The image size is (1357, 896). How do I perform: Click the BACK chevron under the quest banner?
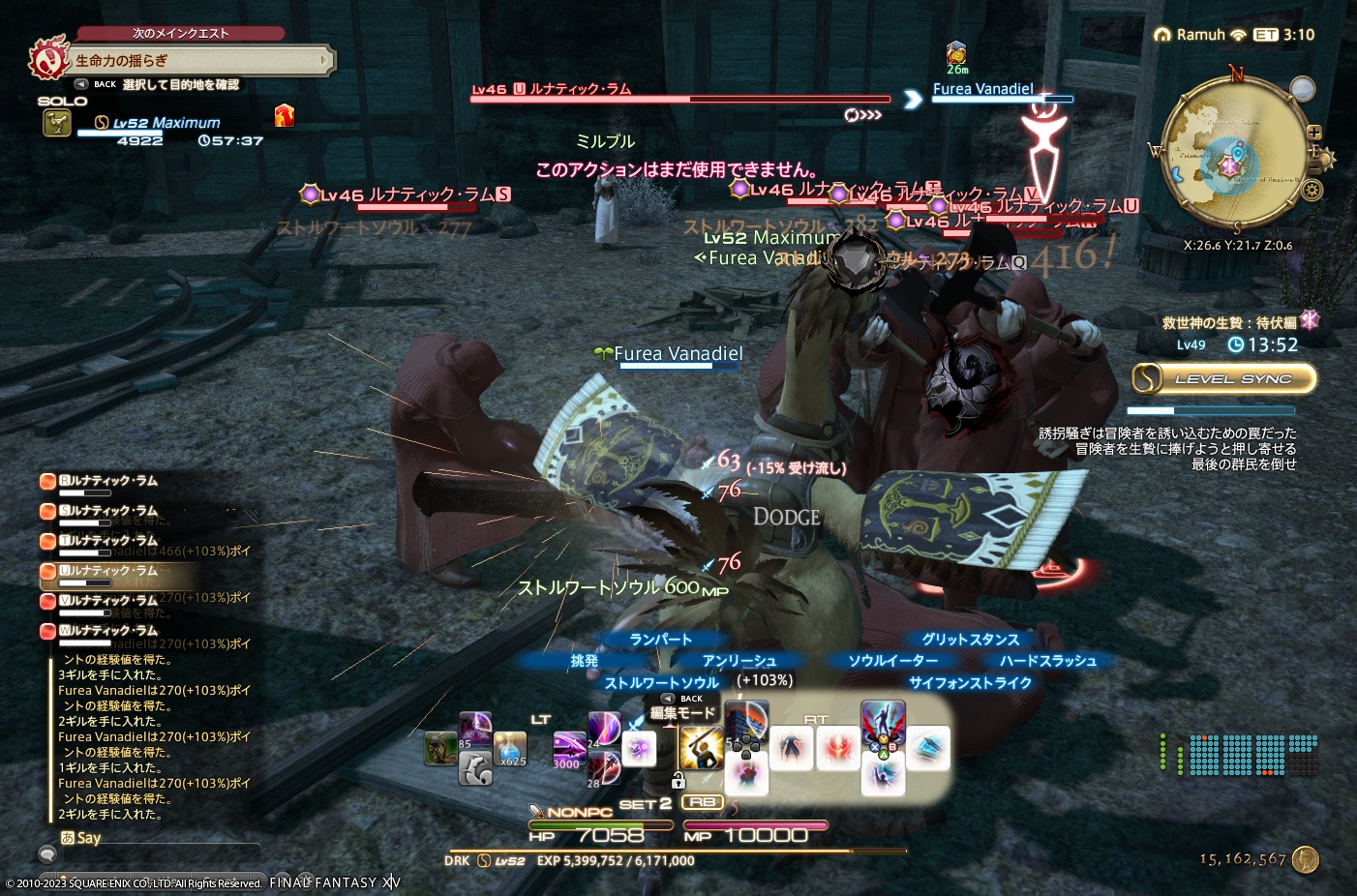(82, 84)
